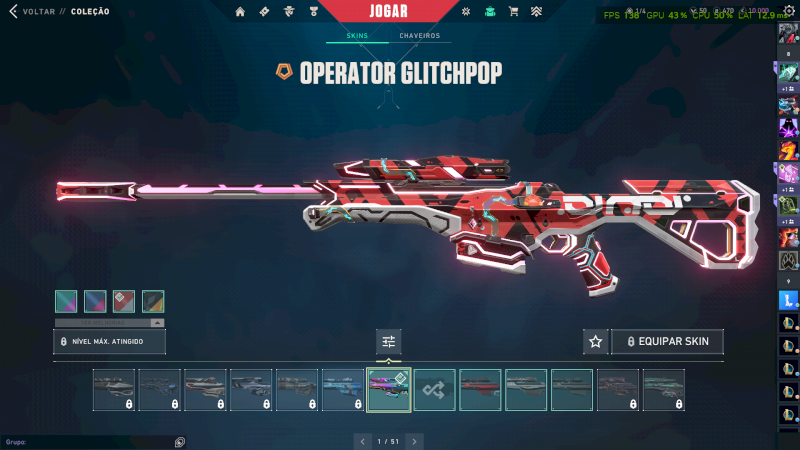Choose the red variant color swatch
This screenshot has width=800, height=450.
tap(124, 301)
